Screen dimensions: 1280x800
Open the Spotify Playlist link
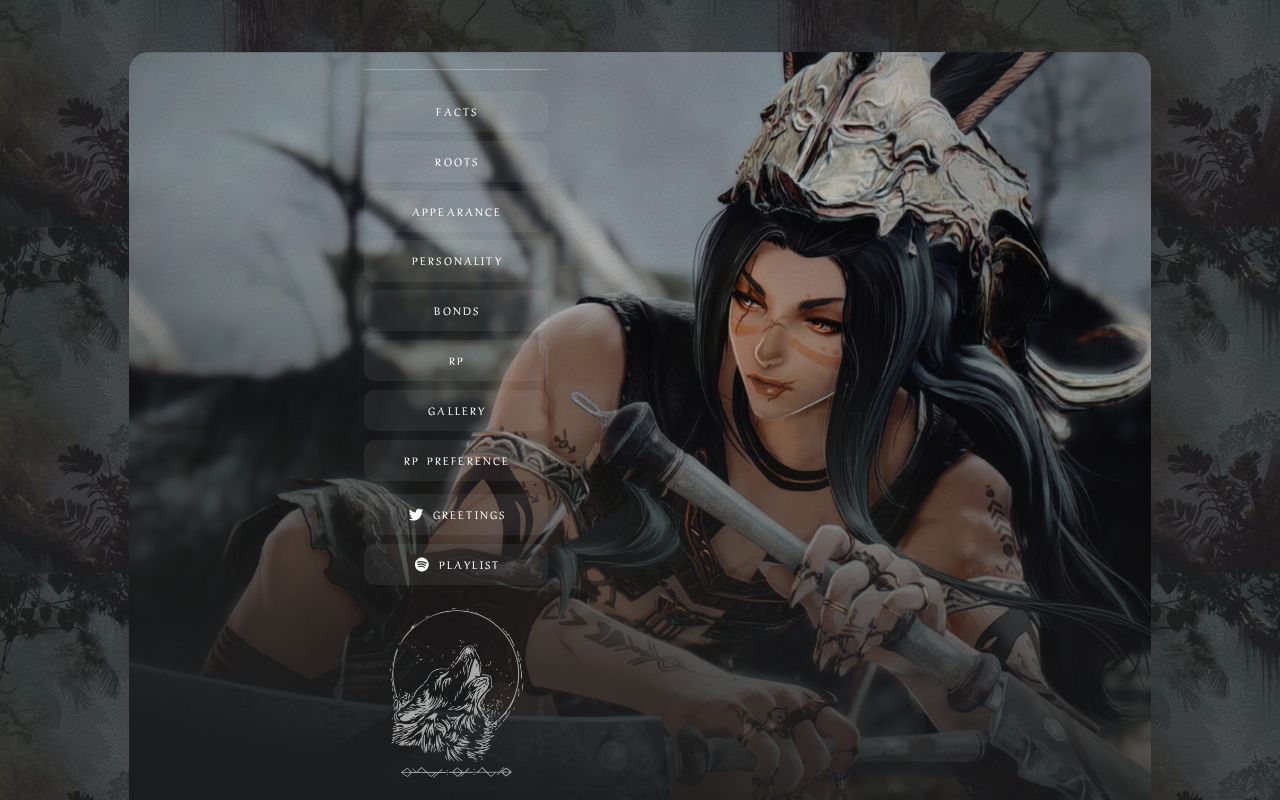pos(457,565)
